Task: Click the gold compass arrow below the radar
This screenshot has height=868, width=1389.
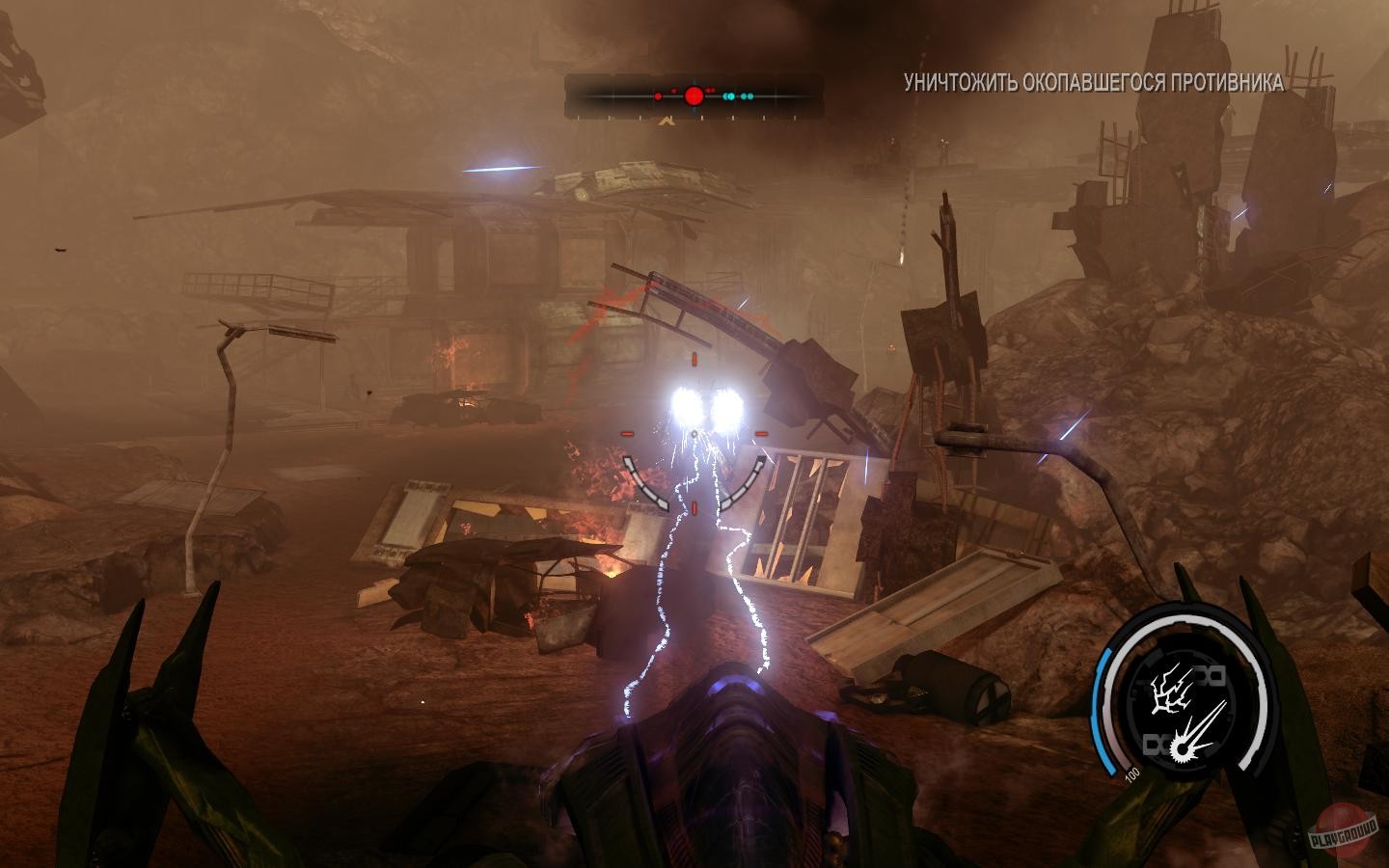Action: click(x=666, y=121)
